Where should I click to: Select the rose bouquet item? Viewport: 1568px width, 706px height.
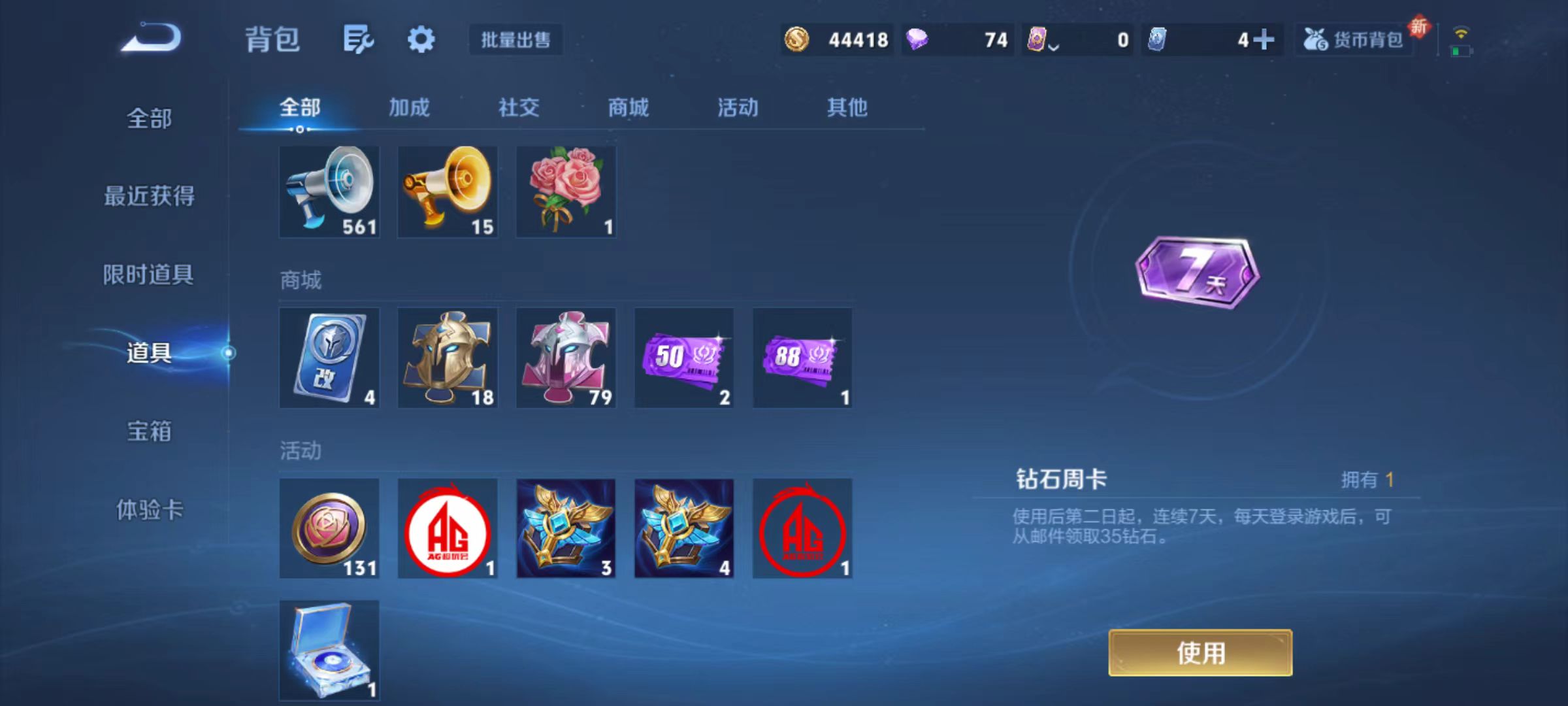coord(565,192)
